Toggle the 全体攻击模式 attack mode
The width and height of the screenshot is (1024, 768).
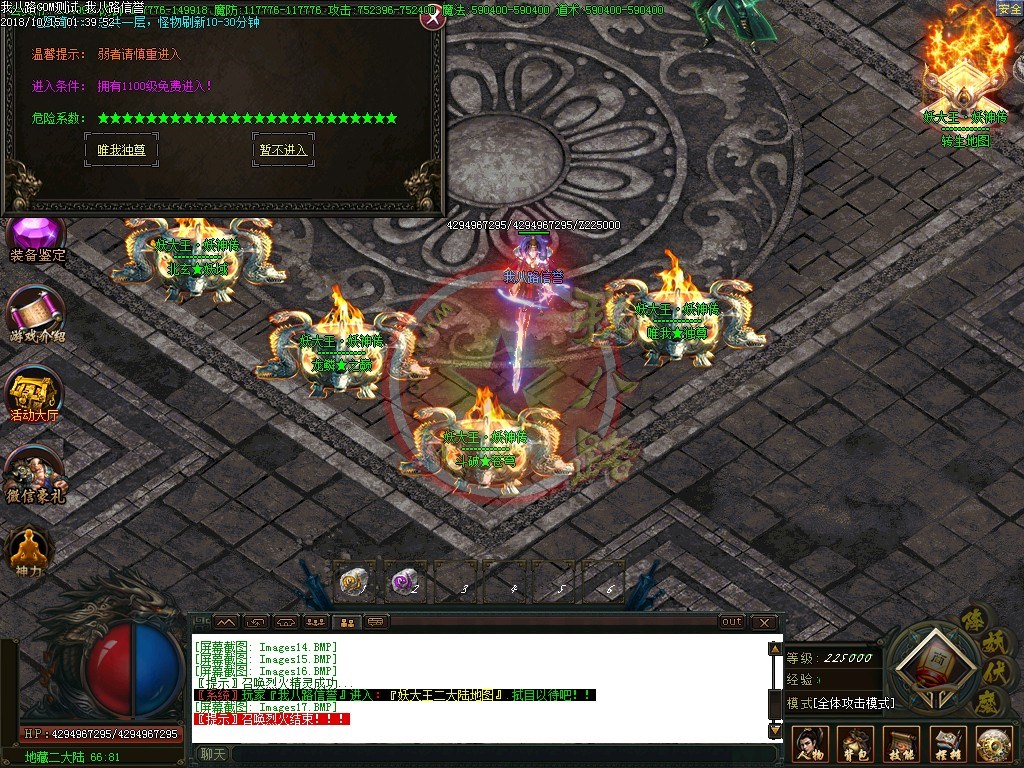[840, 703]
